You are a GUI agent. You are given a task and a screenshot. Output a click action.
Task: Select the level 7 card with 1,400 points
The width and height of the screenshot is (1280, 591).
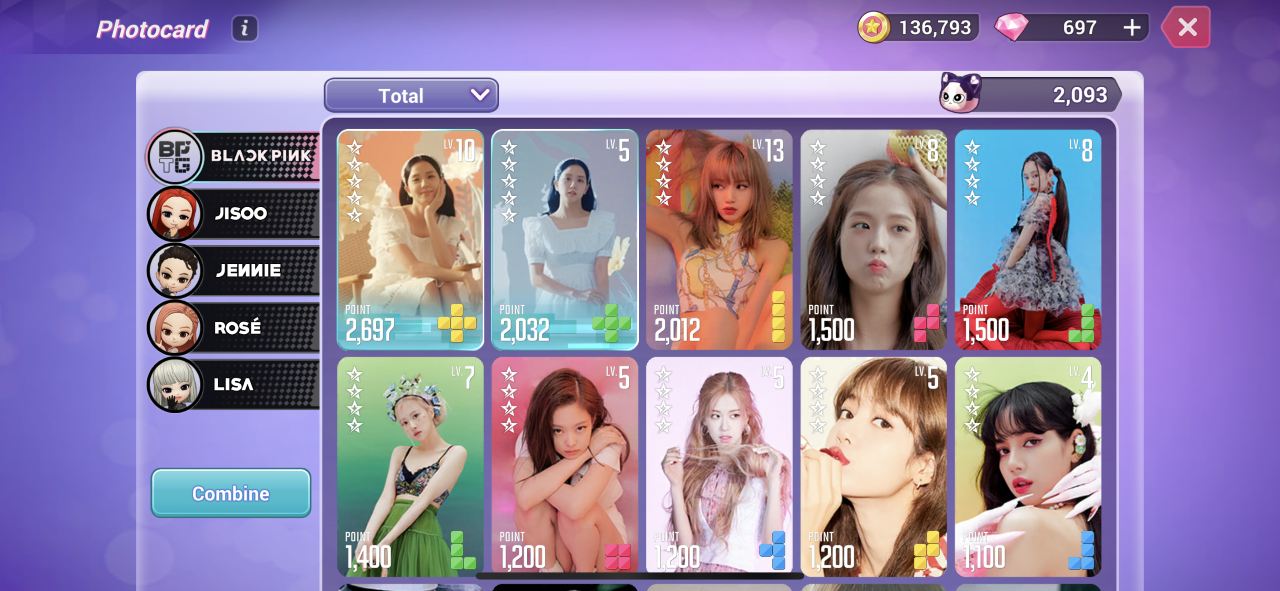point(410,466)
